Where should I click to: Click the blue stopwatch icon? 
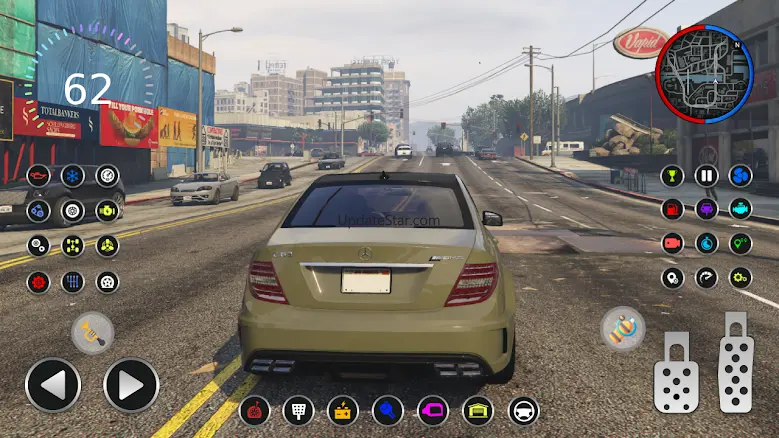(707, 243)
